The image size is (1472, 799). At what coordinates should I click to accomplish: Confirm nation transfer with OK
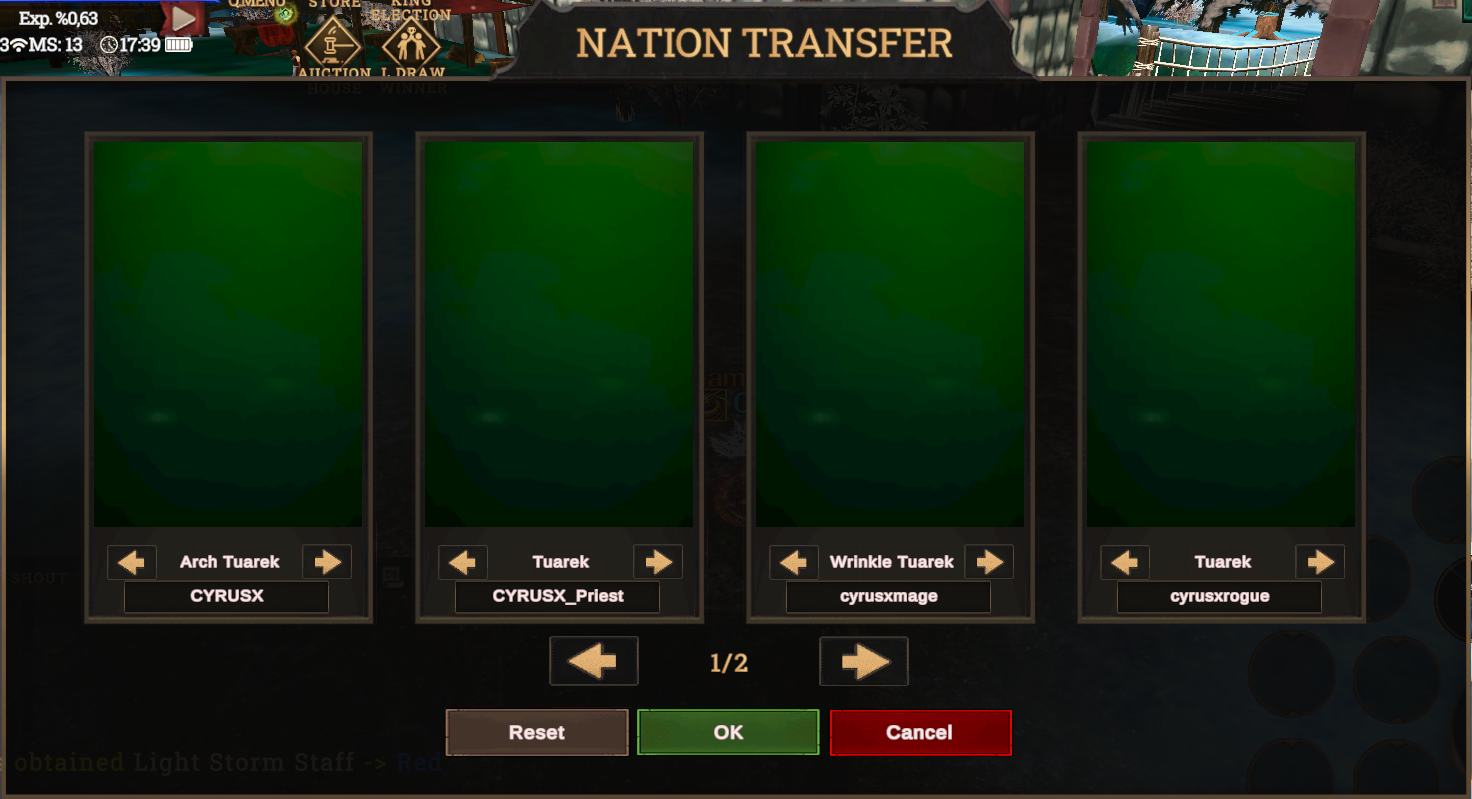[x=728, y=732]
